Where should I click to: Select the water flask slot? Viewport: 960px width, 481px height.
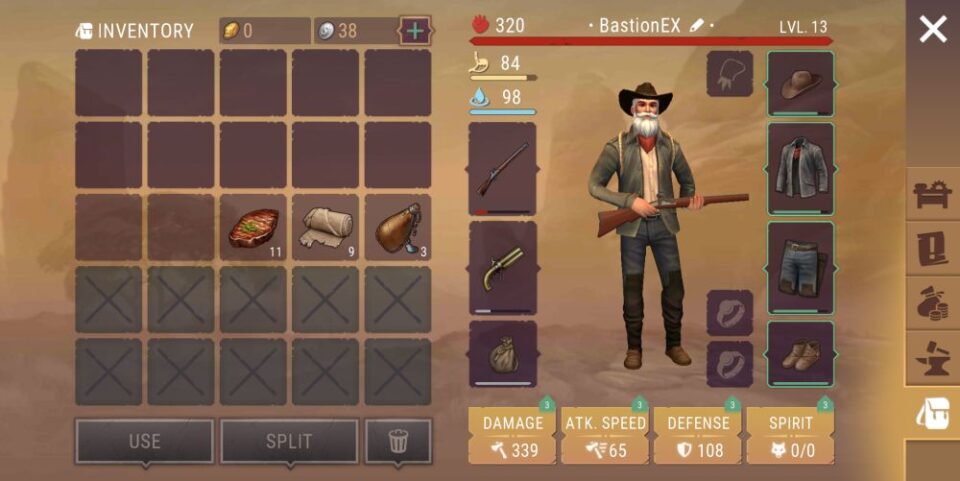coord(397,228)
